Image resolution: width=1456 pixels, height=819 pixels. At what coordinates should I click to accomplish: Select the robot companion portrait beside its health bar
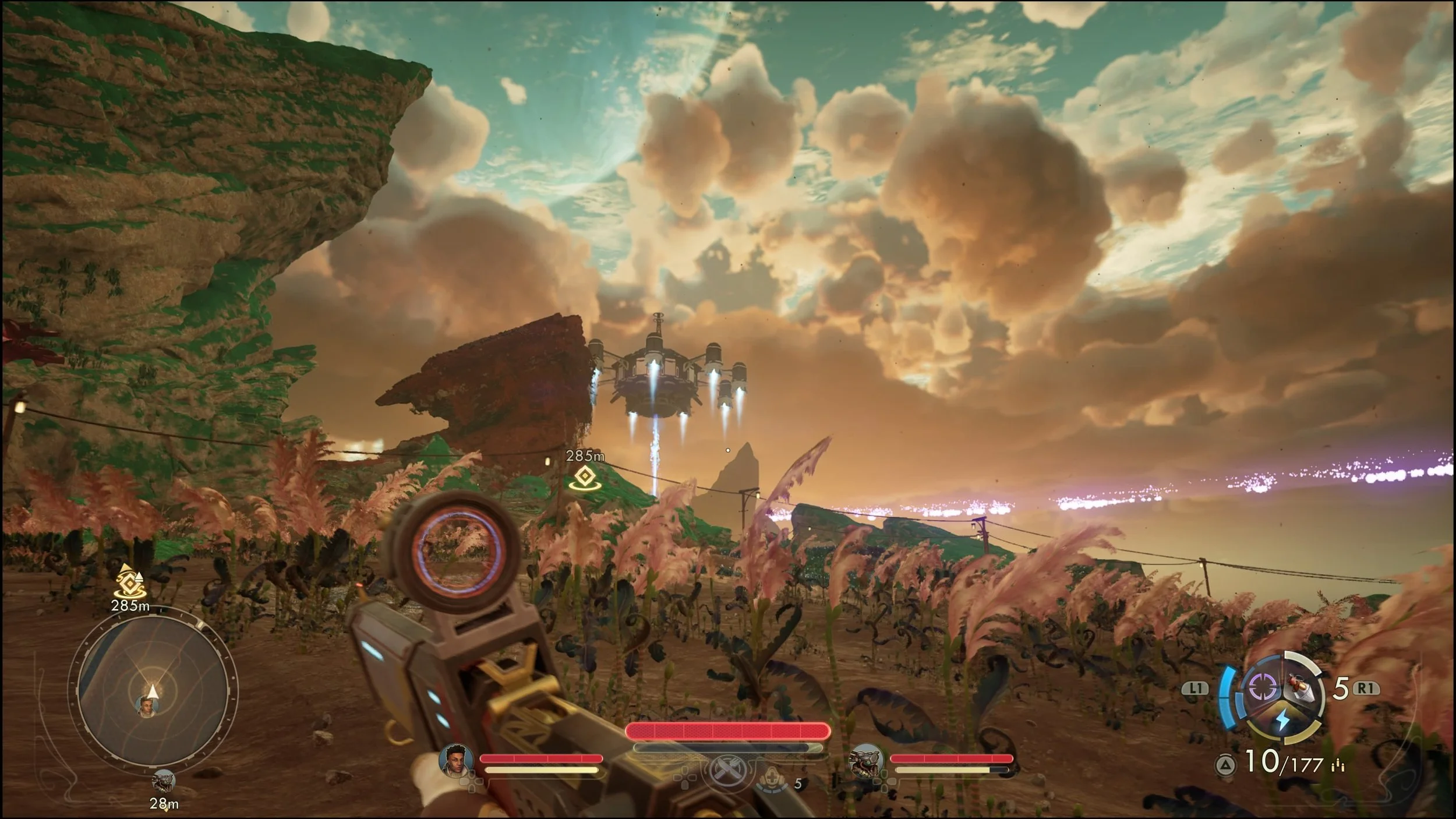pos(866,760)
